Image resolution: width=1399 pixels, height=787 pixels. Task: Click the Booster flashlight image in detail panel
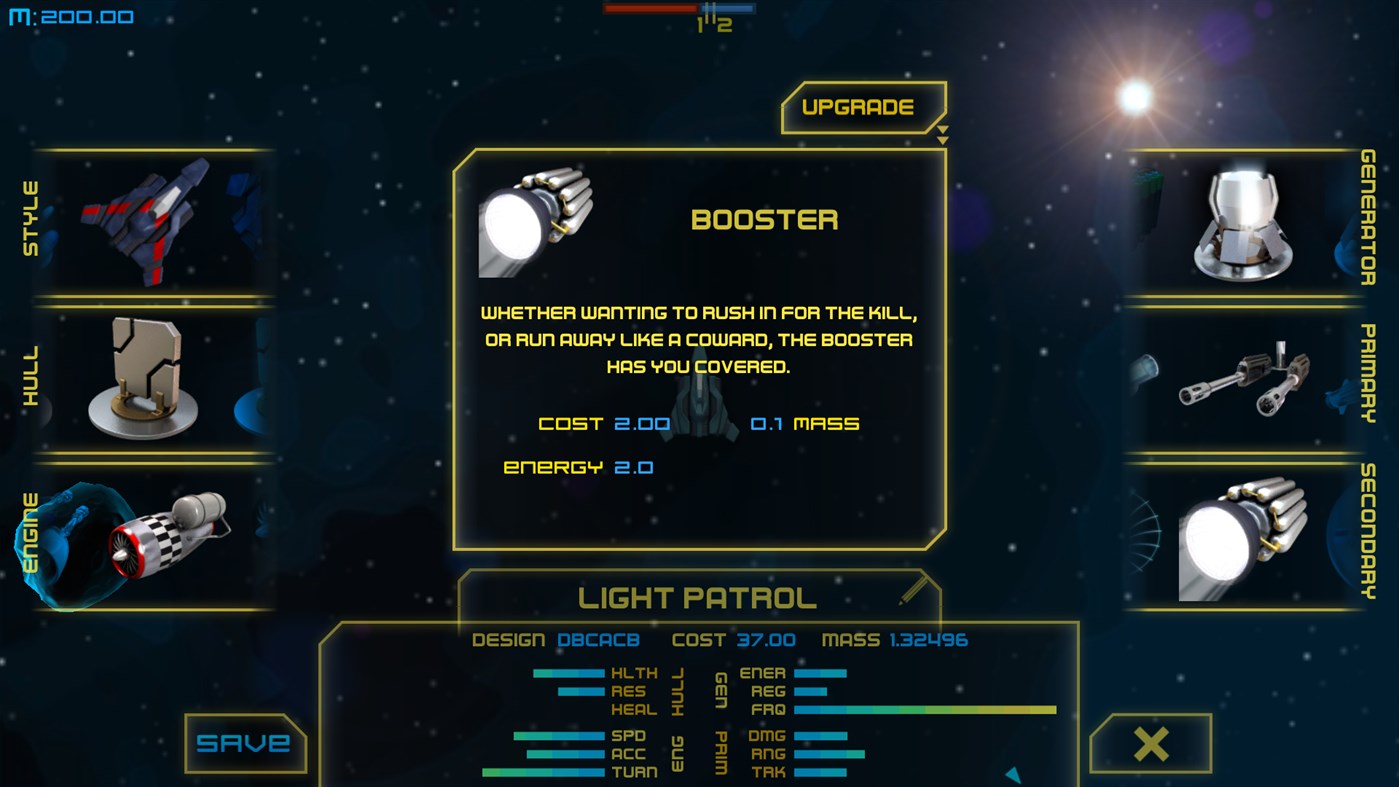coord(537,222)
